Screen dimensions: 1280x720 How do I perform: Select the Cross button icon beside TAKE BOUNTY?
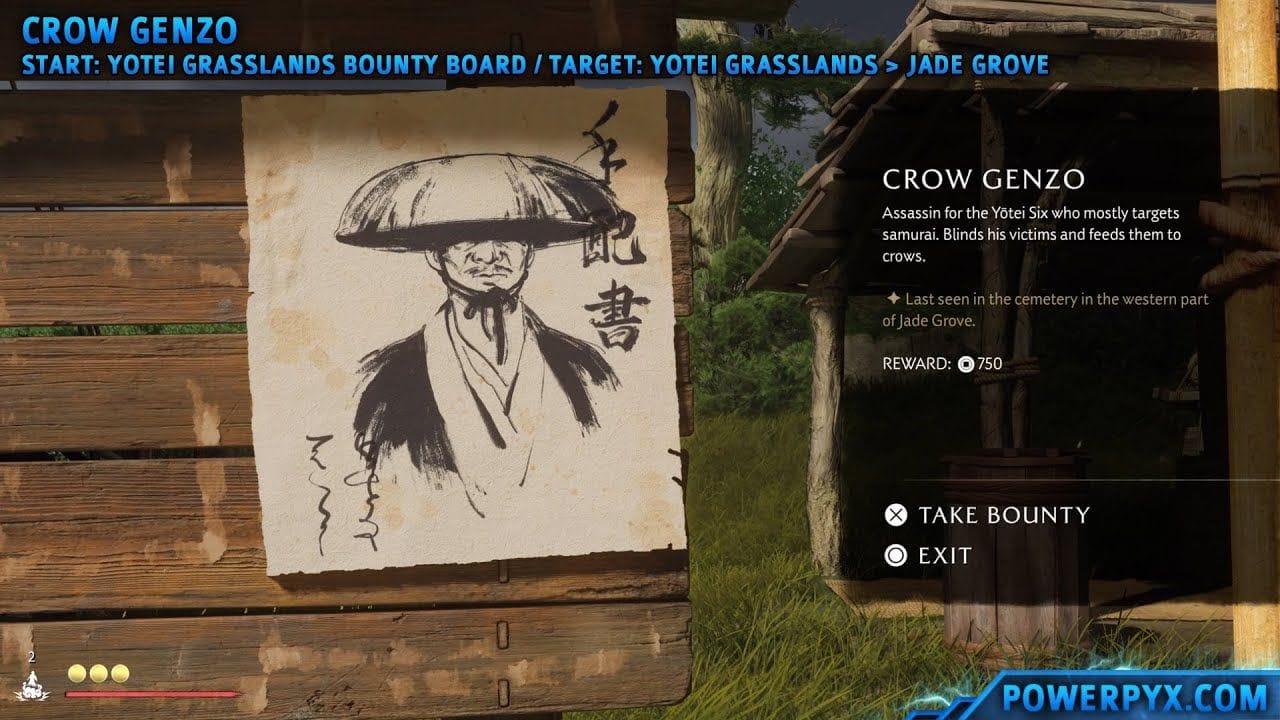tap(897, 516)
